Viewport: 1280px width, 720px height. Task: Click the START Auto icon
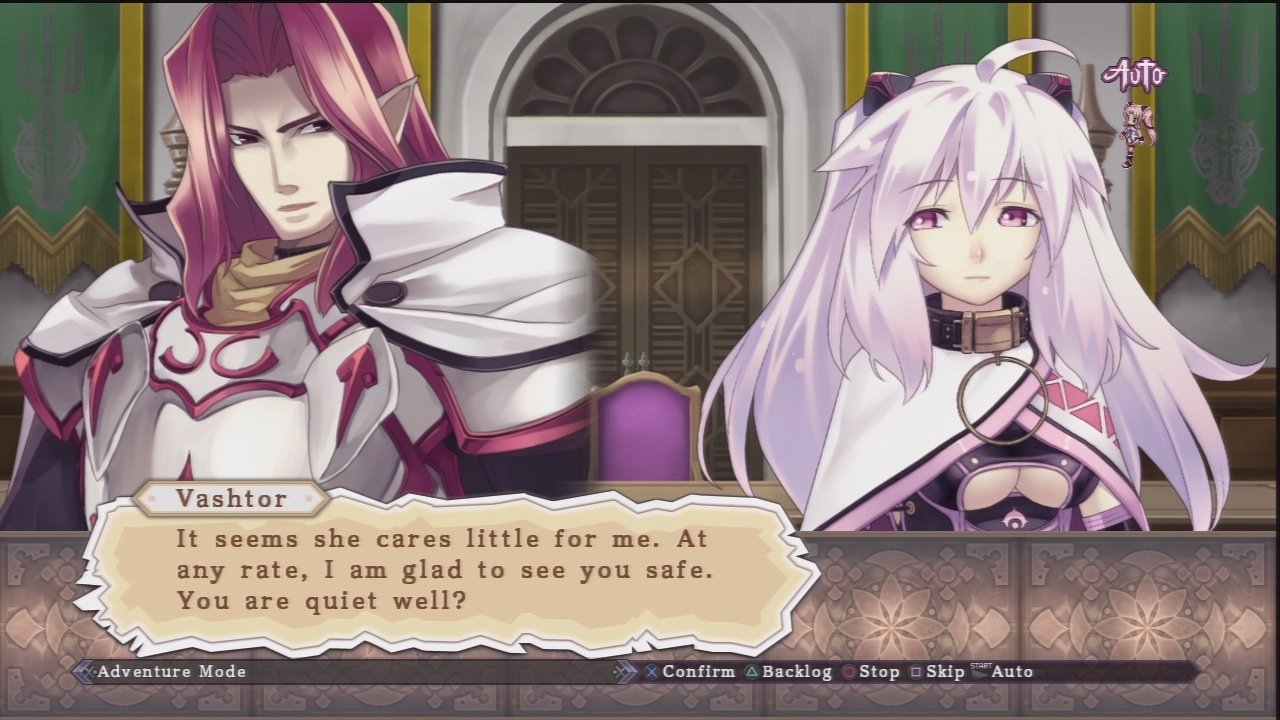980,669
